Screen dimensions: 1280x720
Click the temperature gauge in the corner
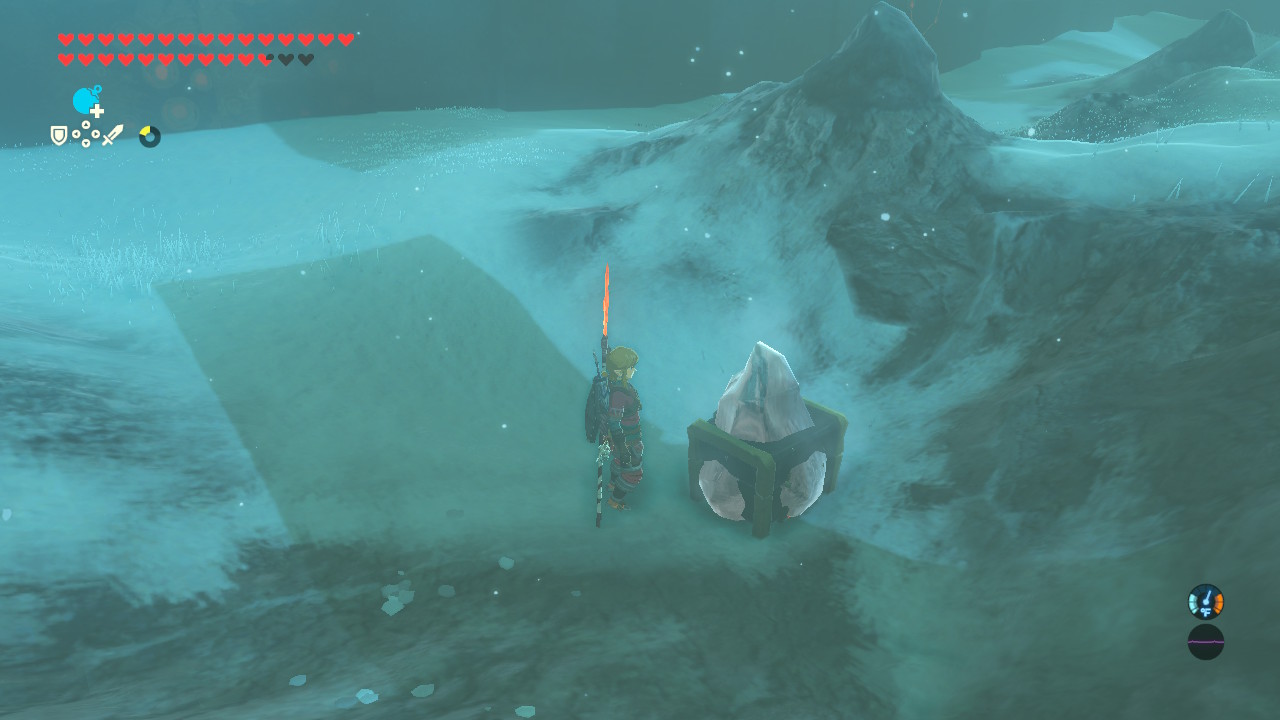click(x=1205, y=600)
